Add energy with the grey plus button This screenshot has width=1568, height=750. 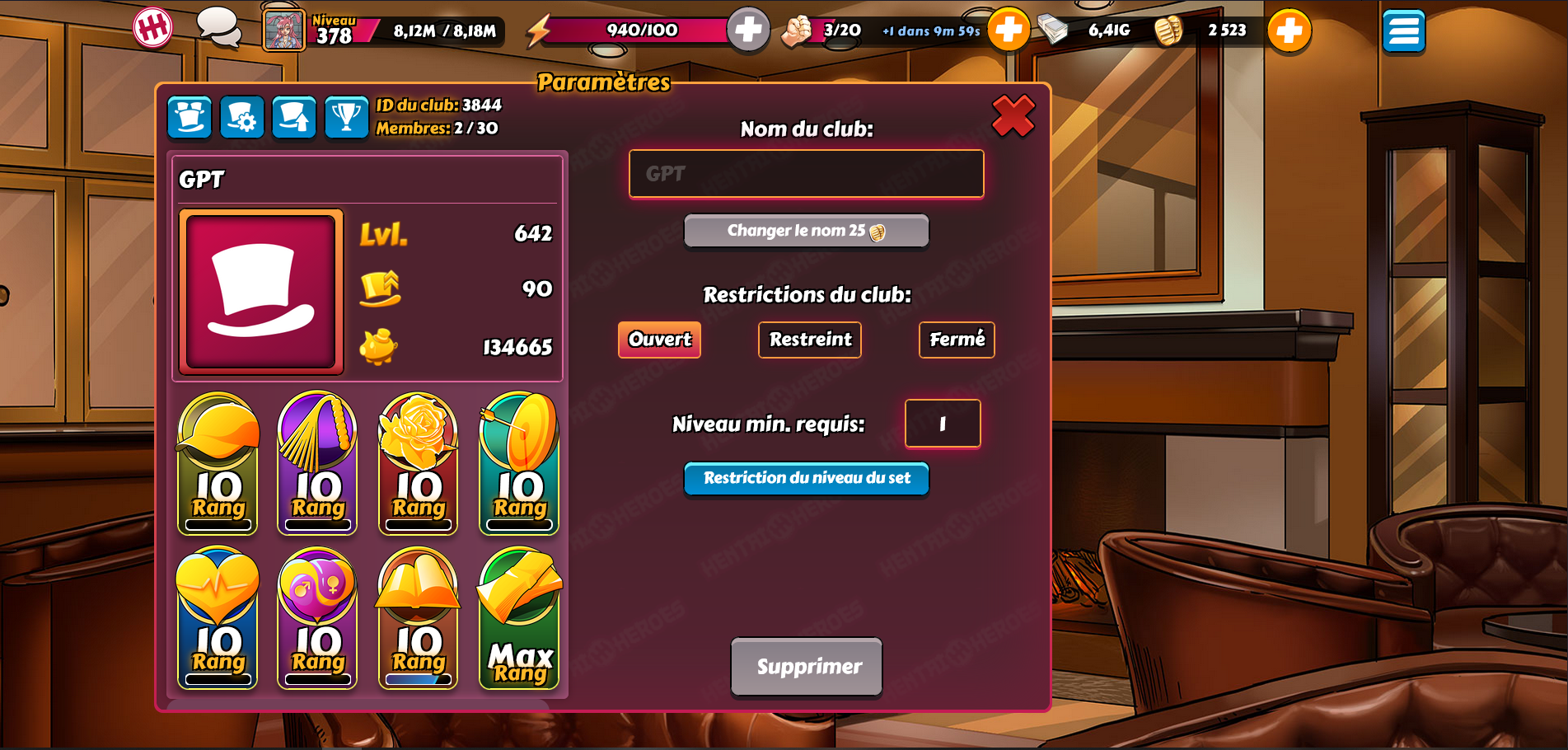[x=748, y=30]
